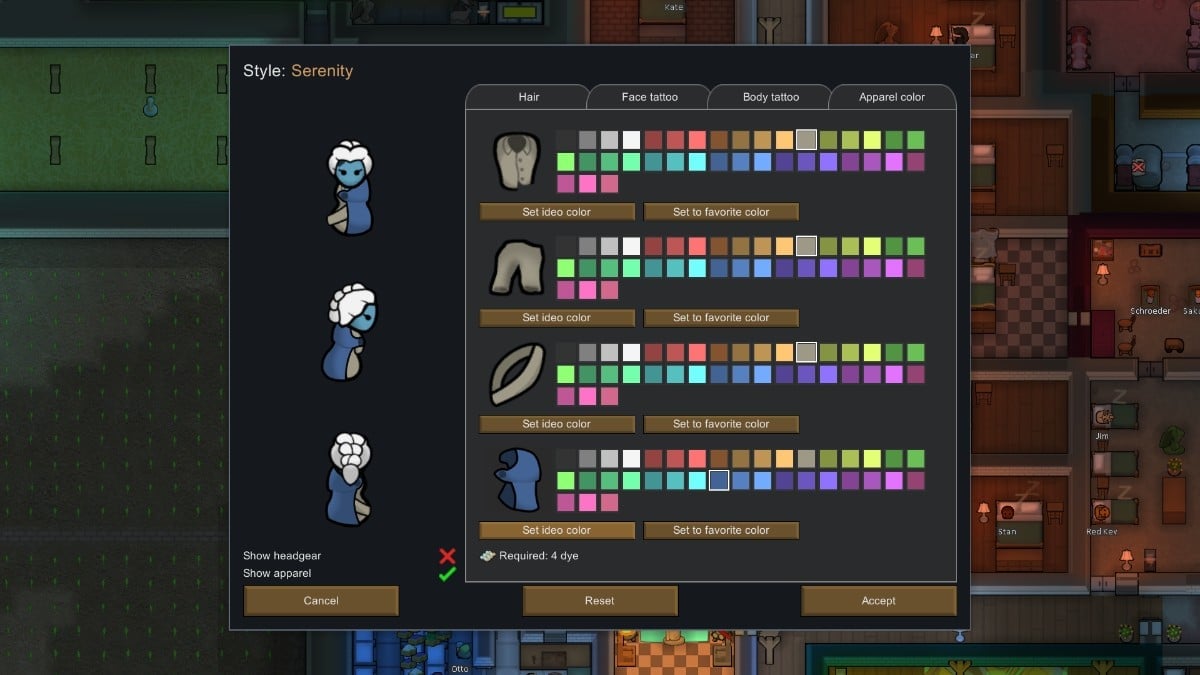The height and width of the screenshot is (675, 1200).
Task: Switch to the Hair tab
Action: pos(528,97)
